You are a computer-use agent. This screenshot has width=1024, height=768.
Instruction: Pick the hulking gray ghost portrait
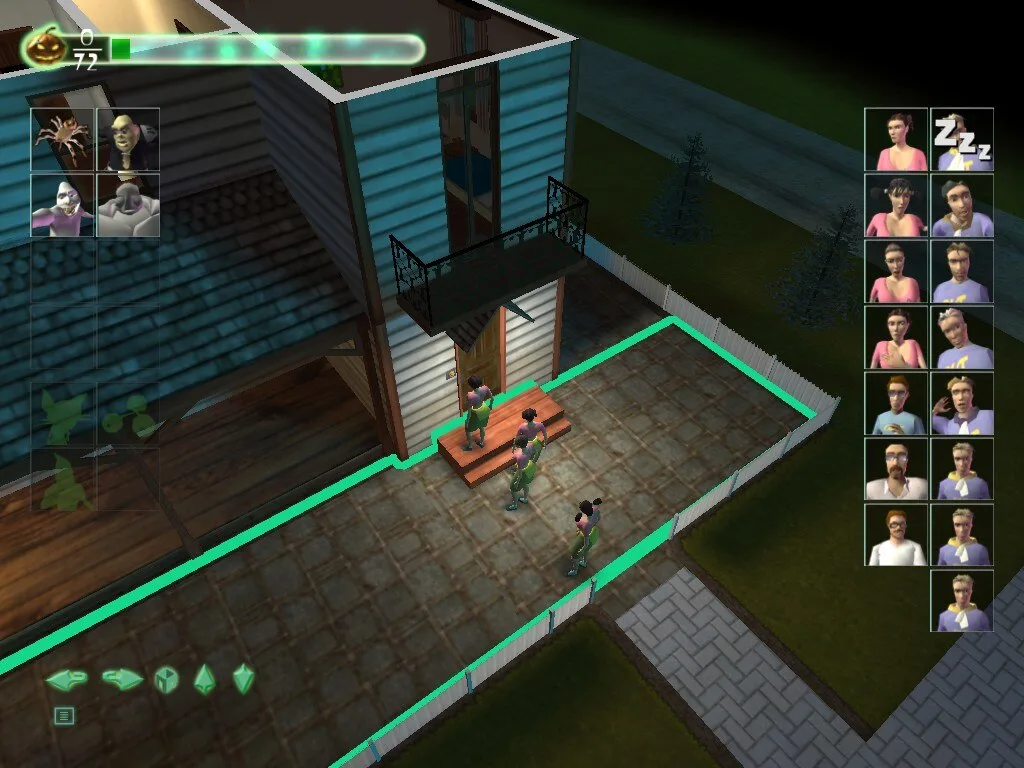click(128, 205)
